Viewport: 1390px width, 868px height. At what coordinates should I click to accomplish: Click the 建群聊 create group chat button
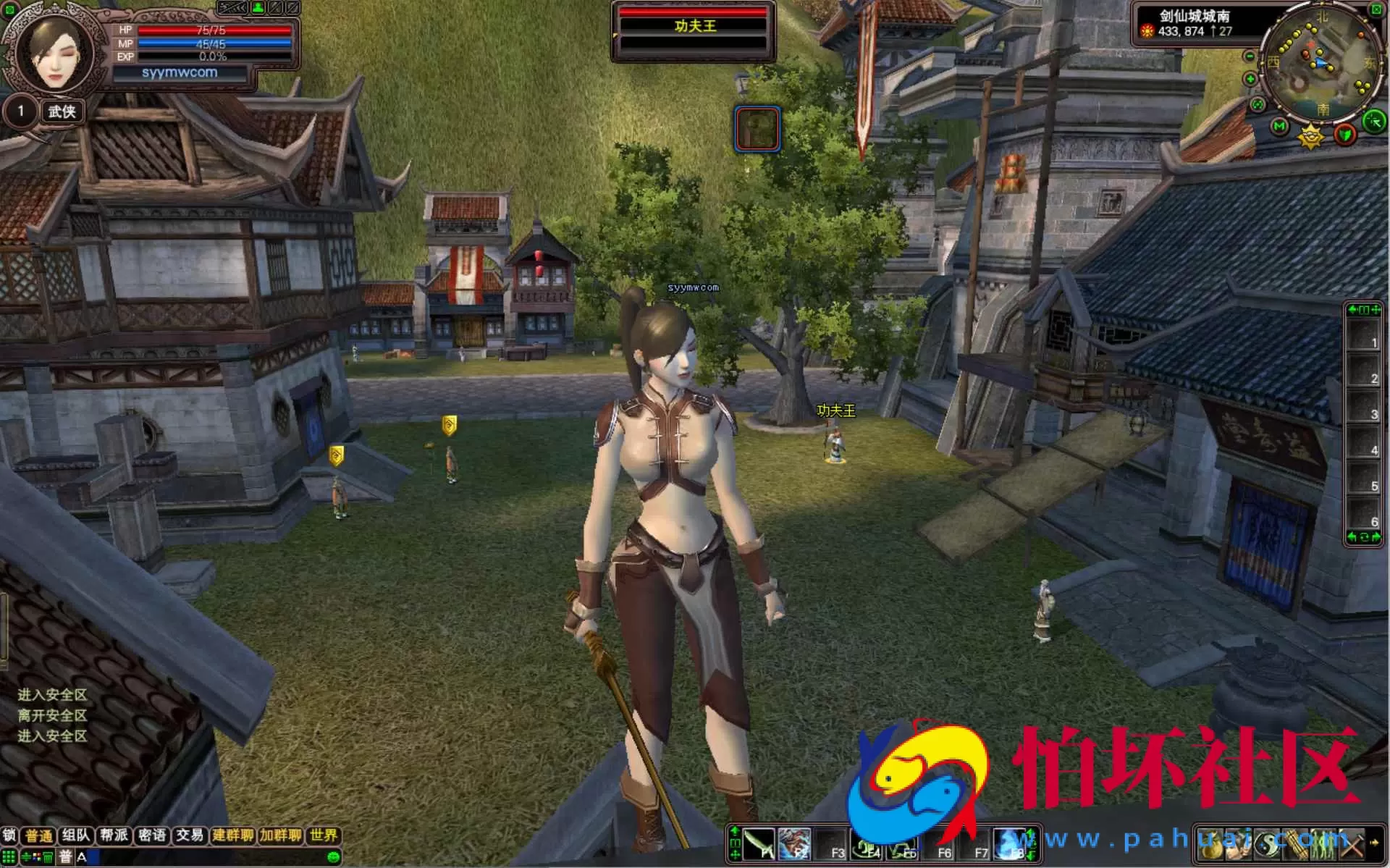tap(232, 835)
